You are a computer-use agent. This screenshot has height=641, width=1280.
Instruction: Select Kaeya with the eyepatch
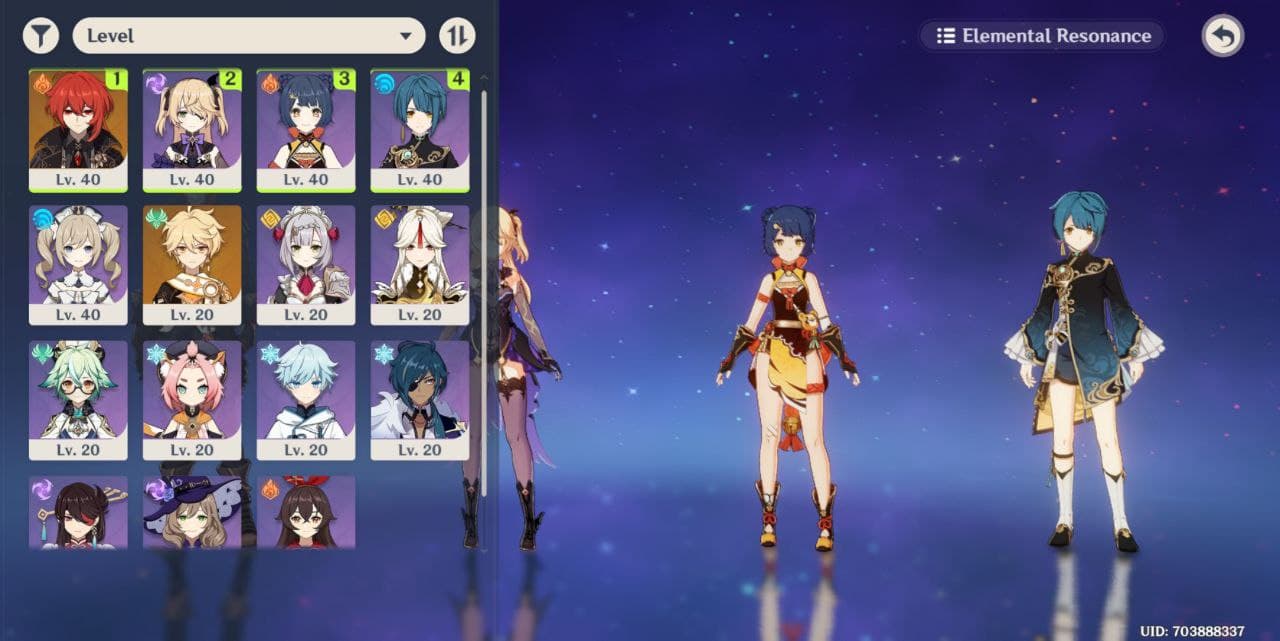[x=420, y=400]
